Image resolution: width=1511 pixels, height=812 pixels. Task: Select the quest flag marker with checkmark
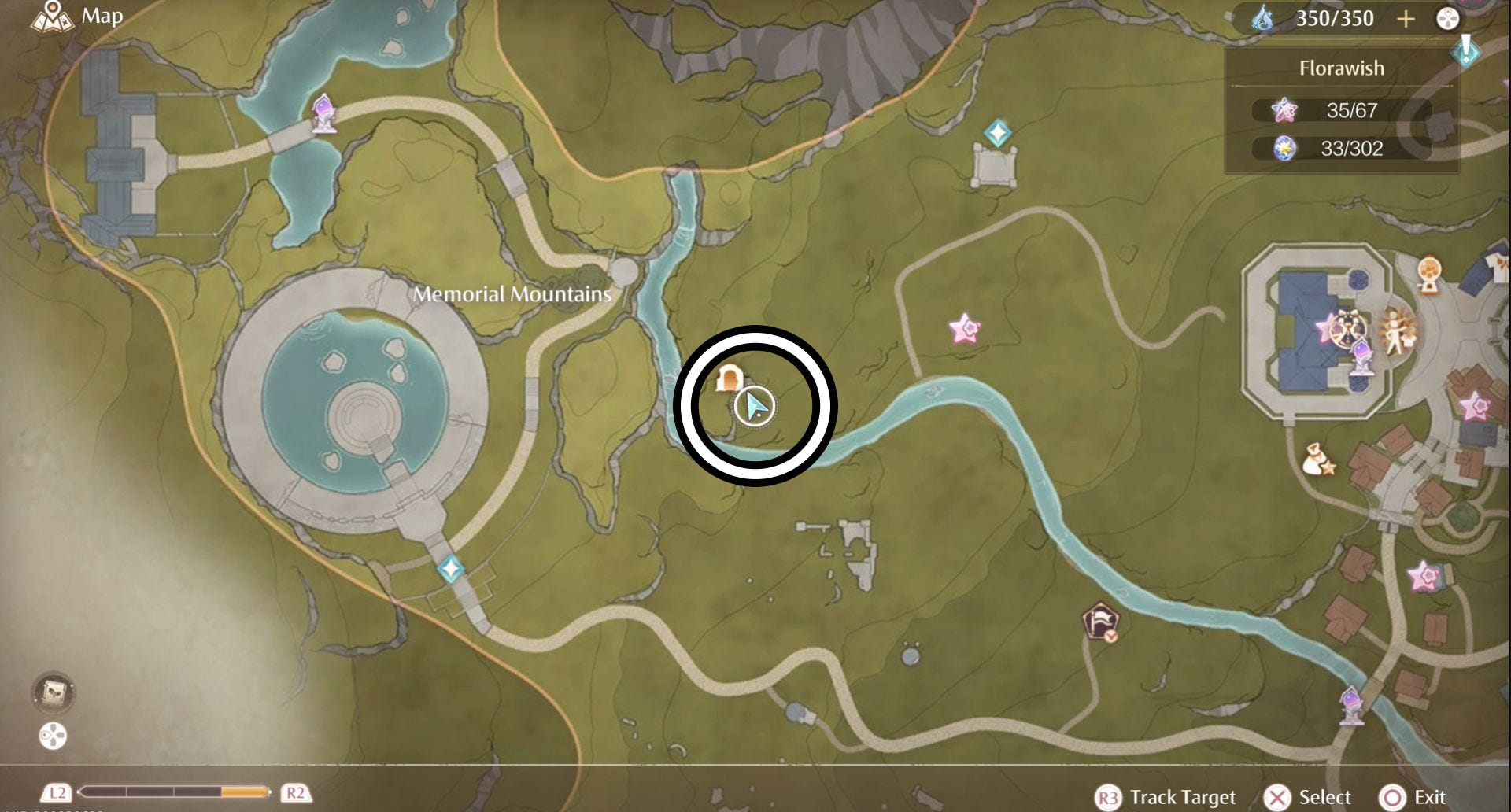1100,623
